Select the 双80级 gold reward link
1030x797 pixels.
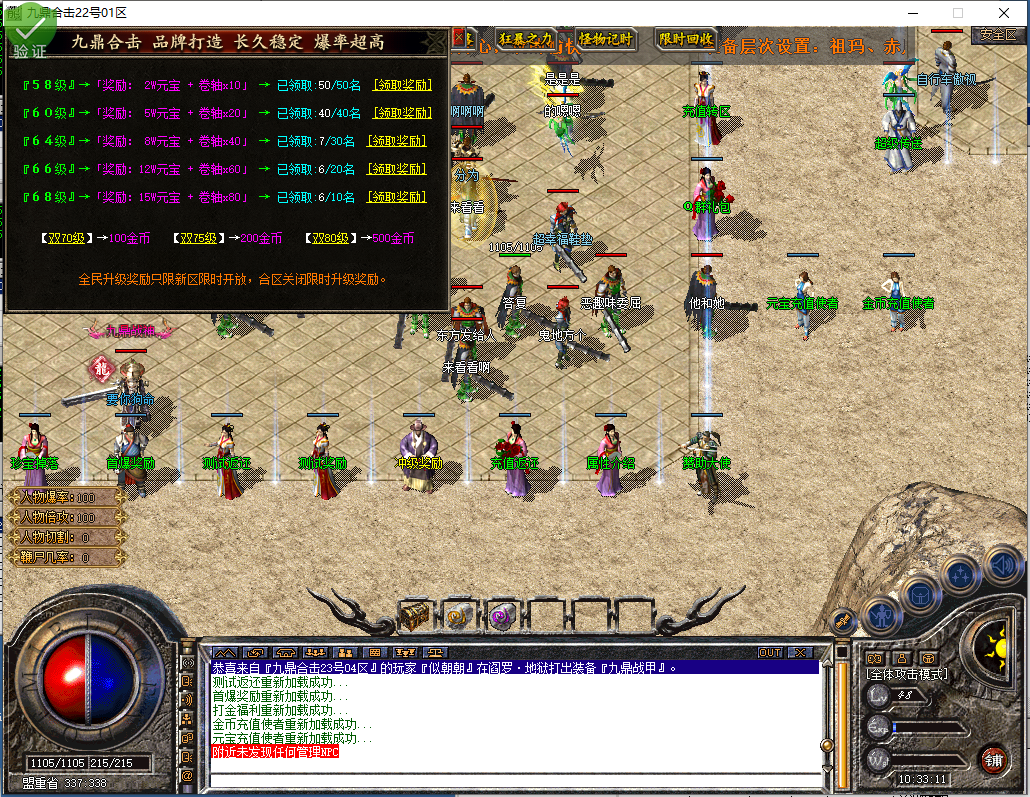[x=329, y=239]
